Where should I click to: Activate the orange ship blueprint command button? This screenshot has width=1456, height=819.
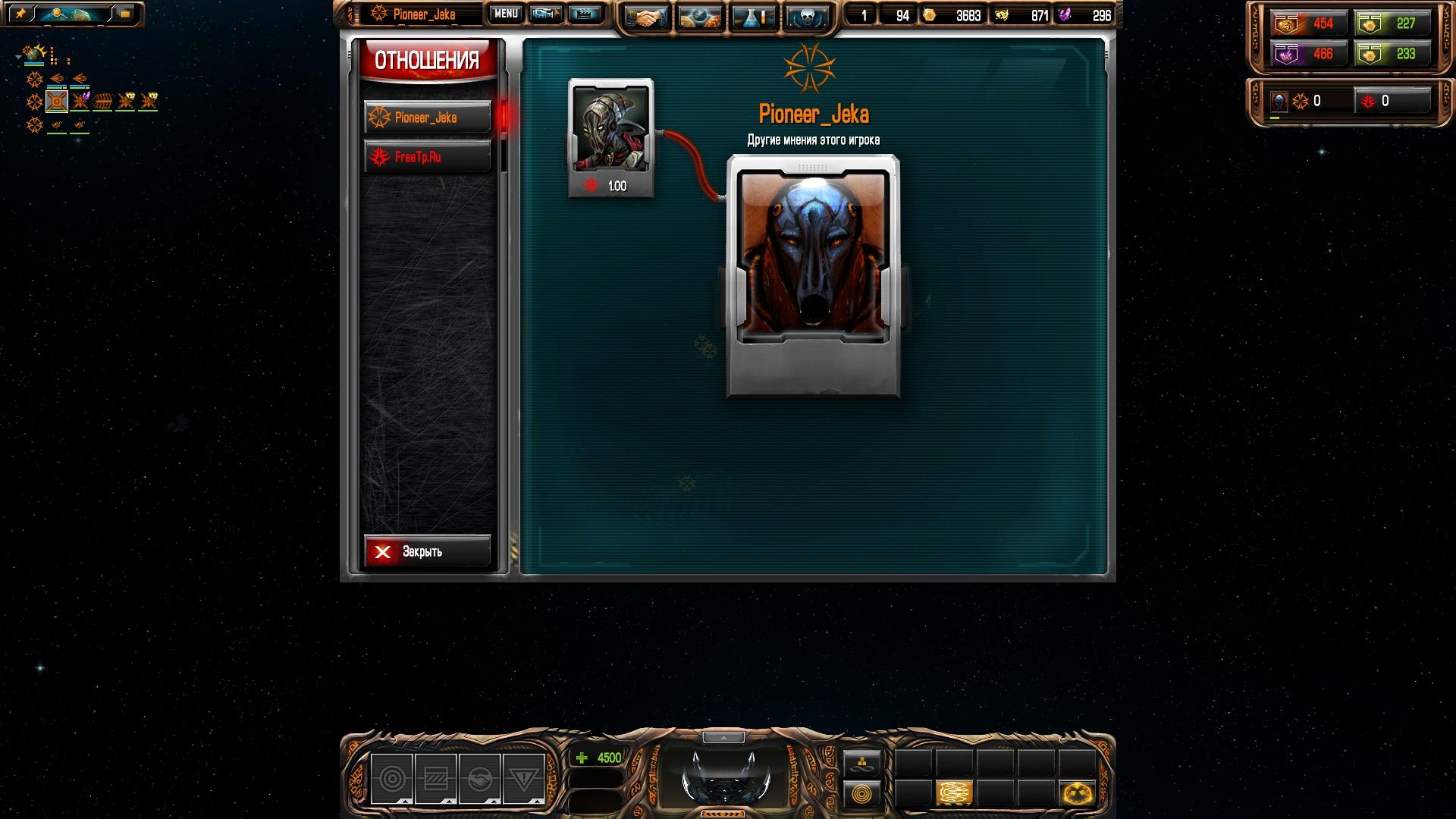click(954, 793)
